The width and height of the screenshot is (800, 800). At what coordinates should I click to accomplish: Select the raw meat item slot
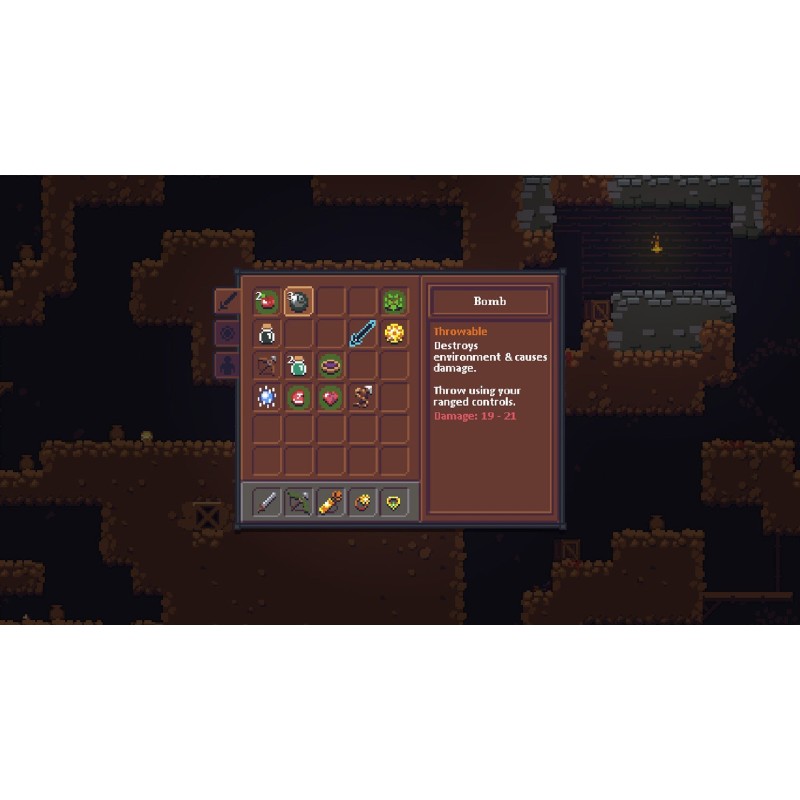[x=298, y=397]
